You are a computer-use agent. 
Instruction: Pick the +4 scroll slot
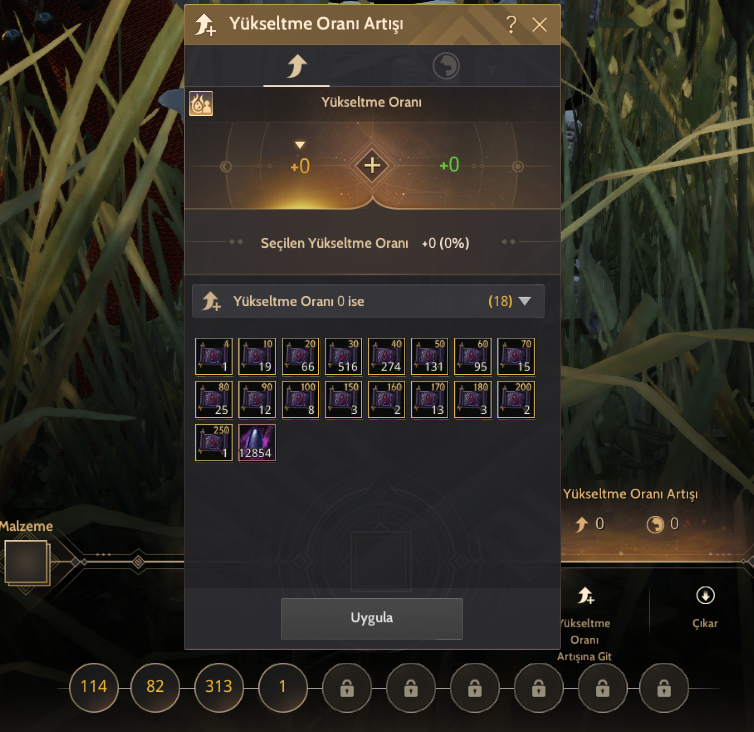click(214, 357)
